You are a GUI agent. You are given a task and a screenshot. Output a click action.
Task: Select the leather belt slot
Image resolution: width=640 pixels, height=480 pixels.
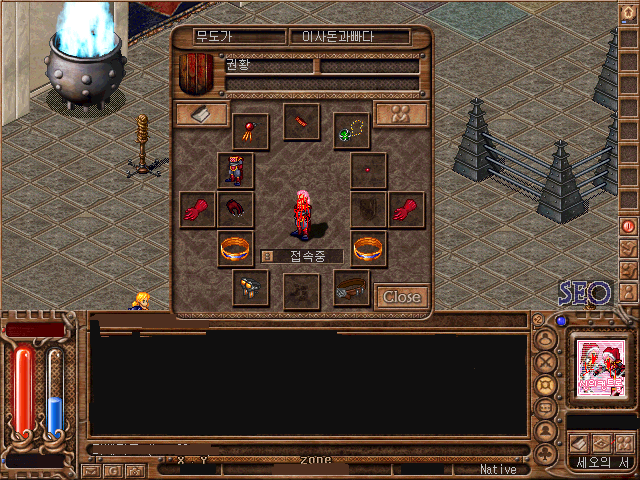coord(351,287)
